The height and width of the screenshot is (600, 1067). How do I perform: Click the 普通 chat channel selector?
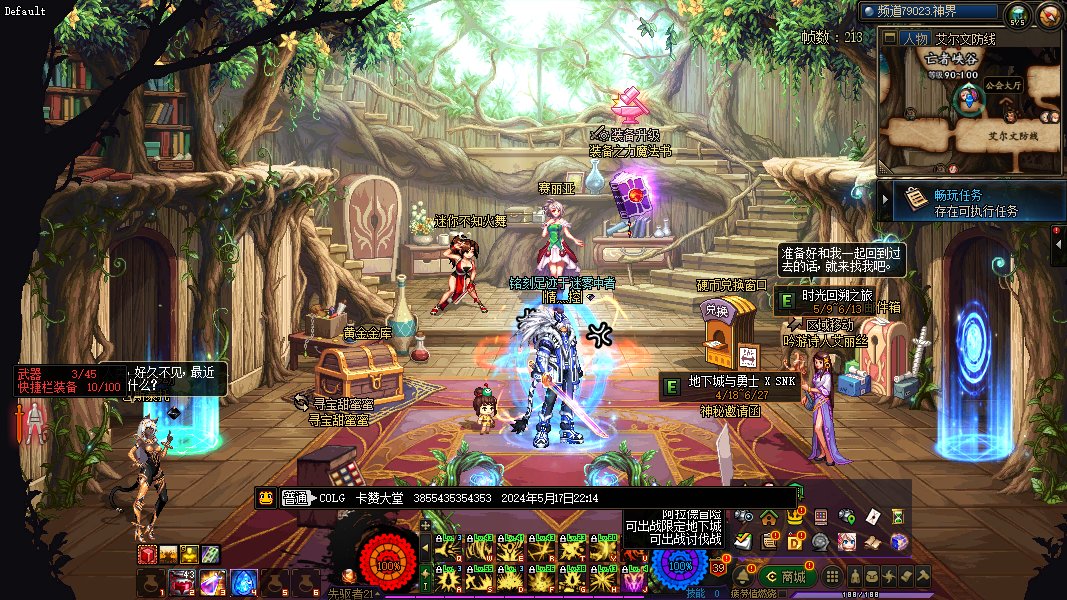(x=295, y=498)
